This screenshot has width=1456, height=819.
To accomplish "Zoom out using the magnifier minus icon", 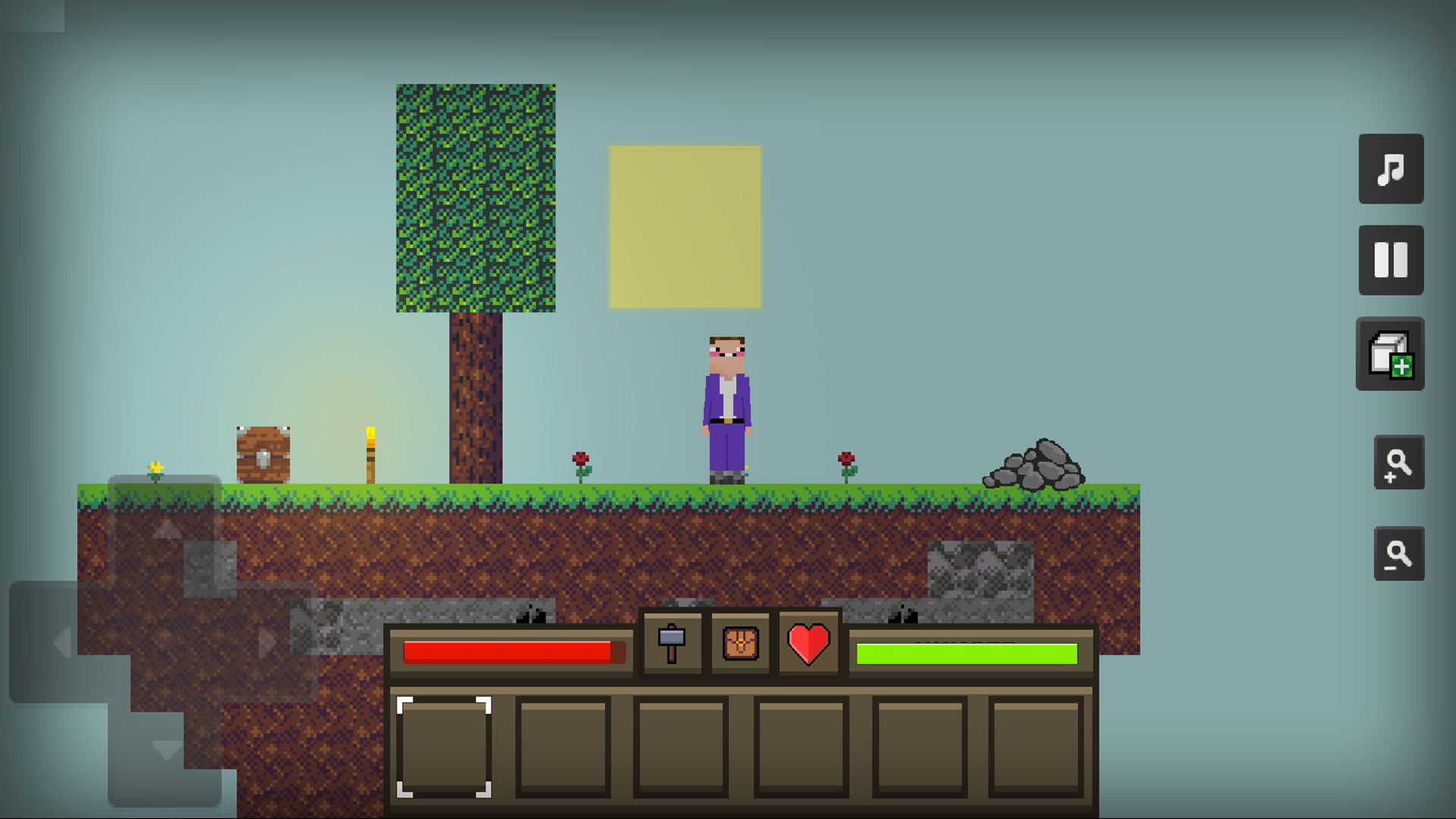I will click(x=1399, y=554).
